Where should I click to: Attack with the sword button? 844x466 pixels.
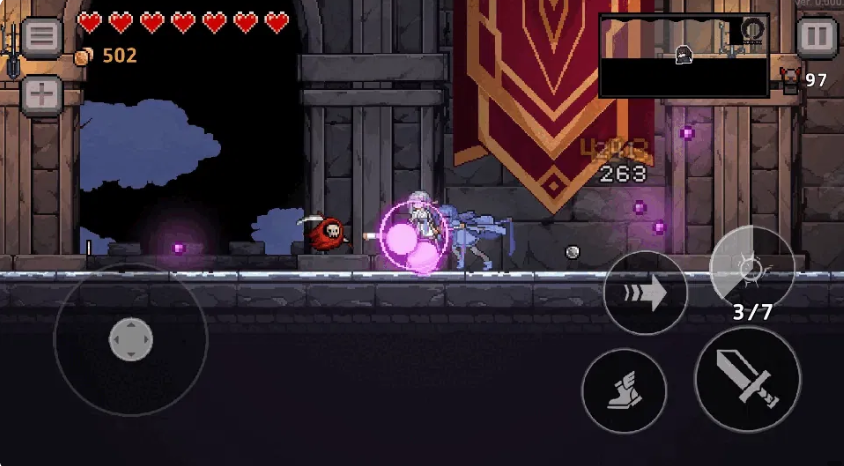click(x=747, y=379)
